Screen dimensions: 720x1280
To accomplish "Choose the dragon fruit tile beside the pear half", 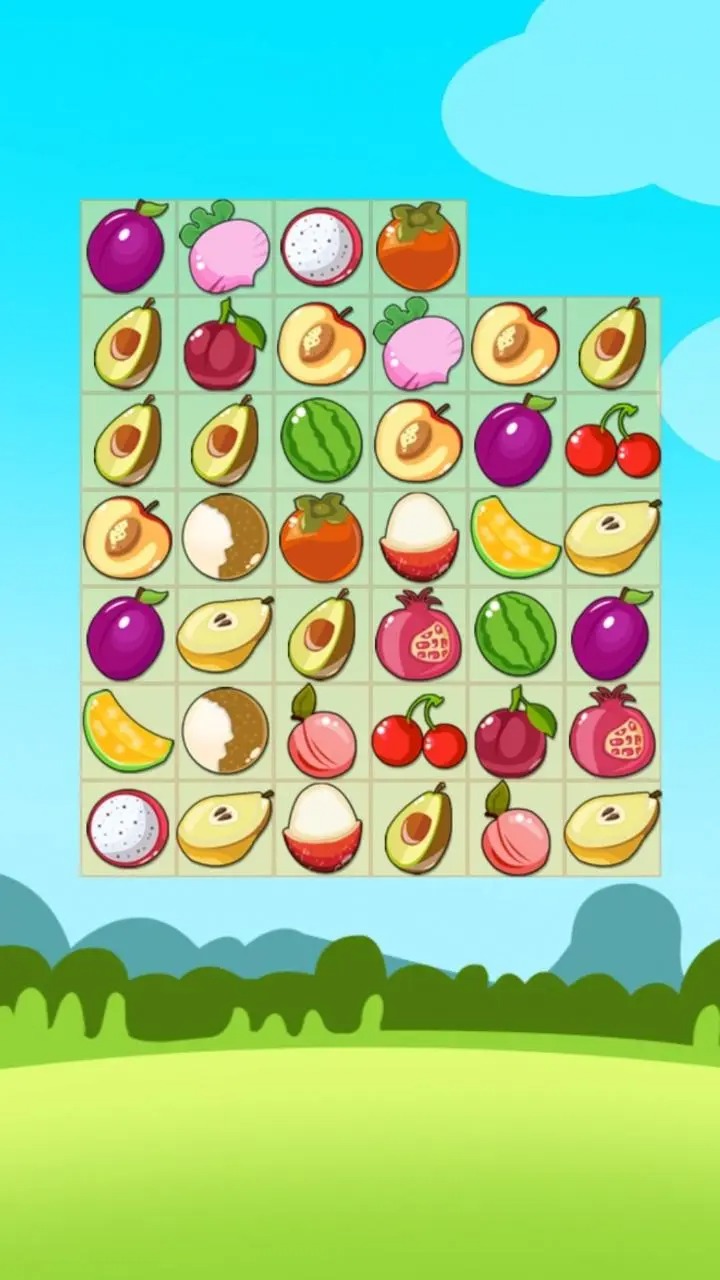I will coord(127,828).
